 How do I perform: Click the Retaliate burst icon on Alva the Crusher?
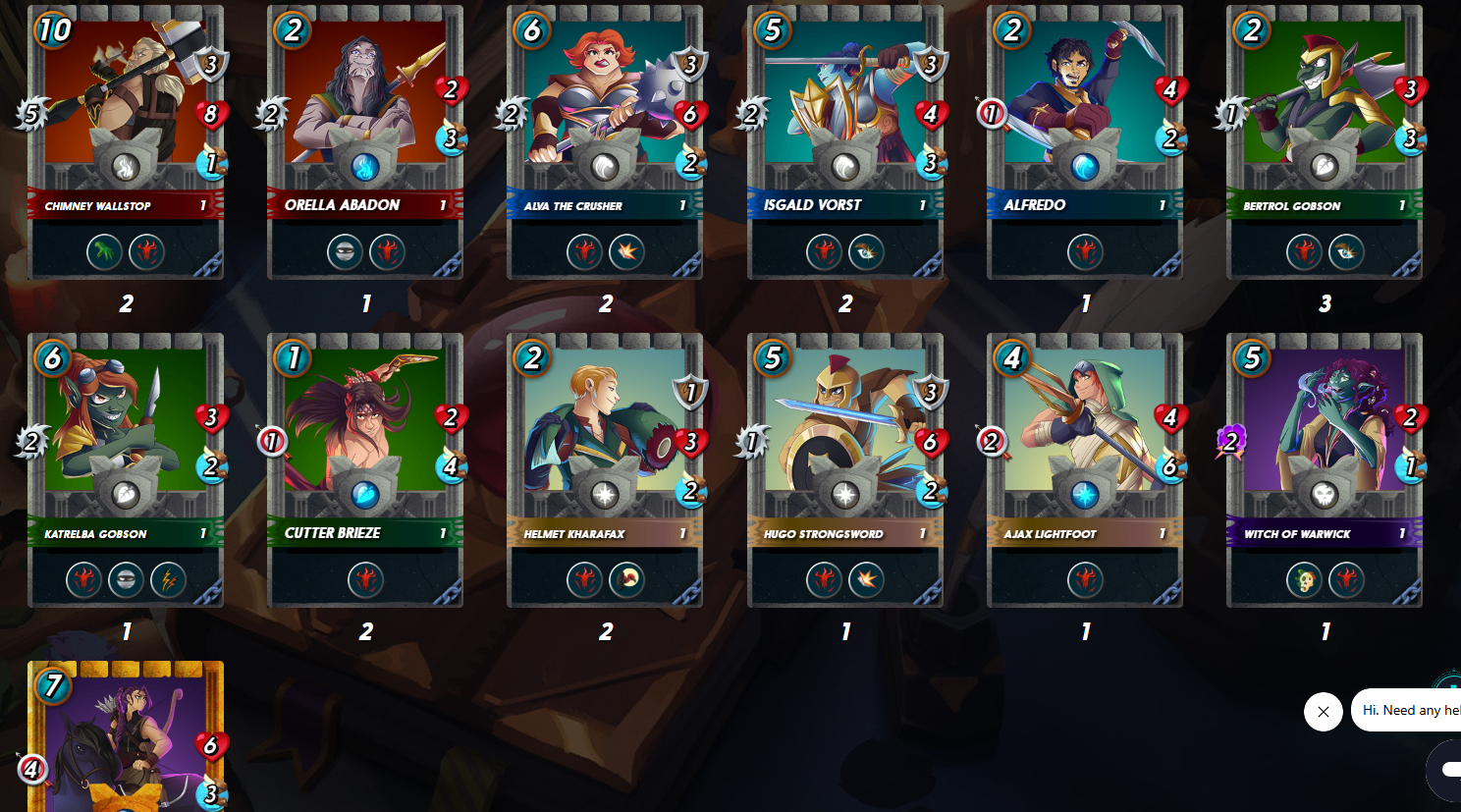(627, 251)
